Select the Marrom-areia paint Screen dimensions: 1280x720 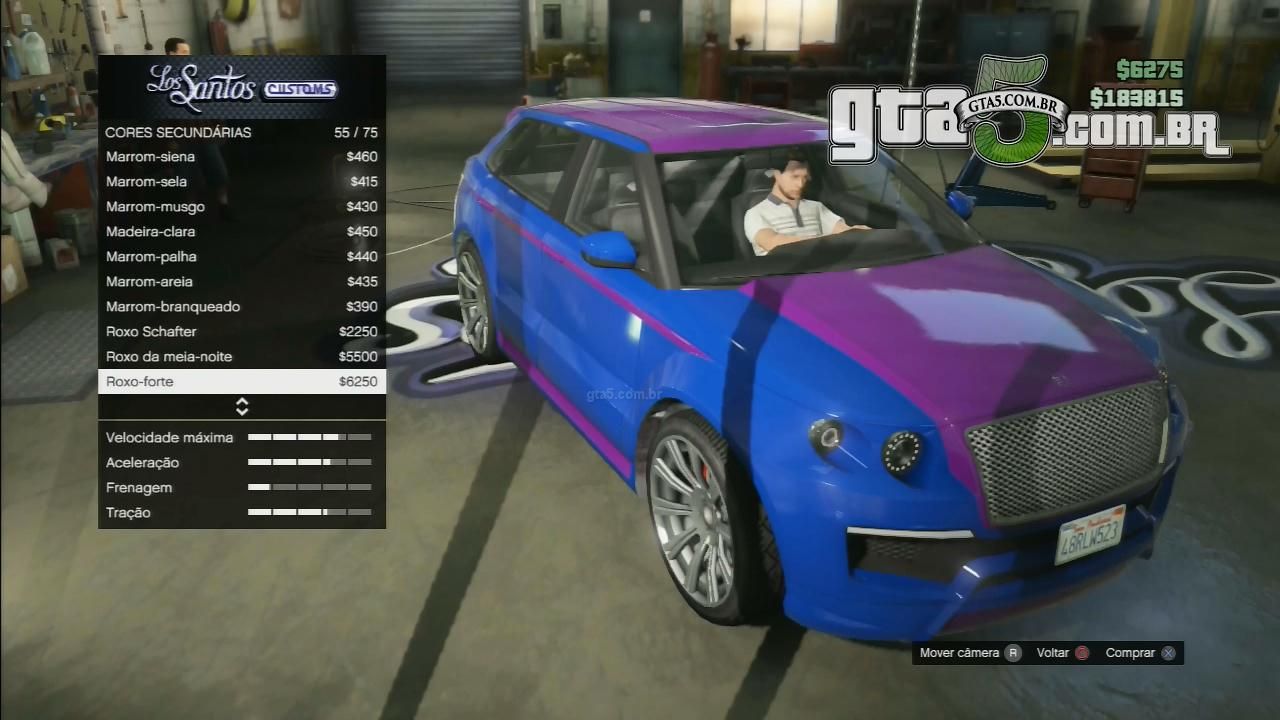click(x=241, y=282)
